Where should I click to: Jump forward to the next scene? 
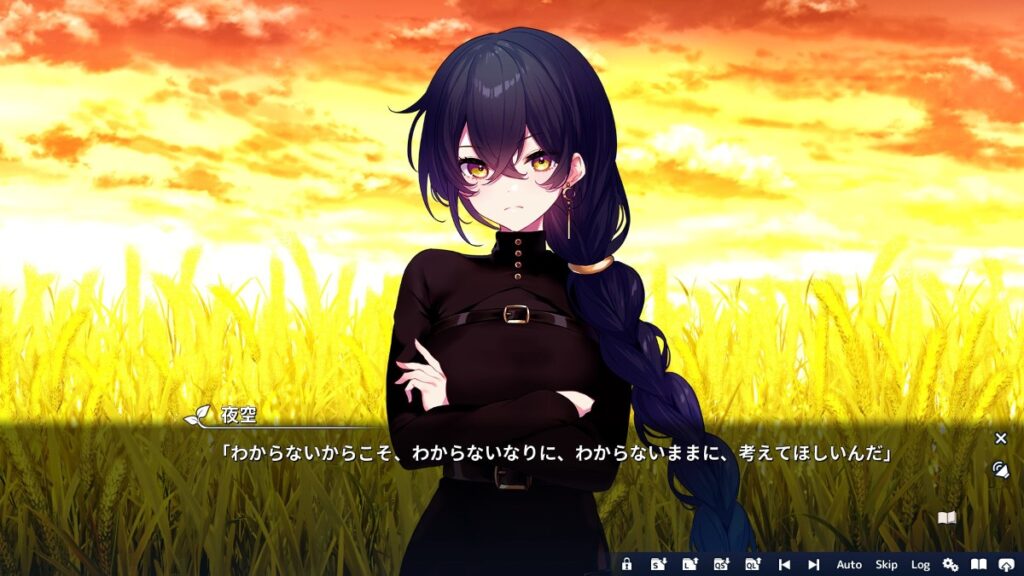coord(814,565)
